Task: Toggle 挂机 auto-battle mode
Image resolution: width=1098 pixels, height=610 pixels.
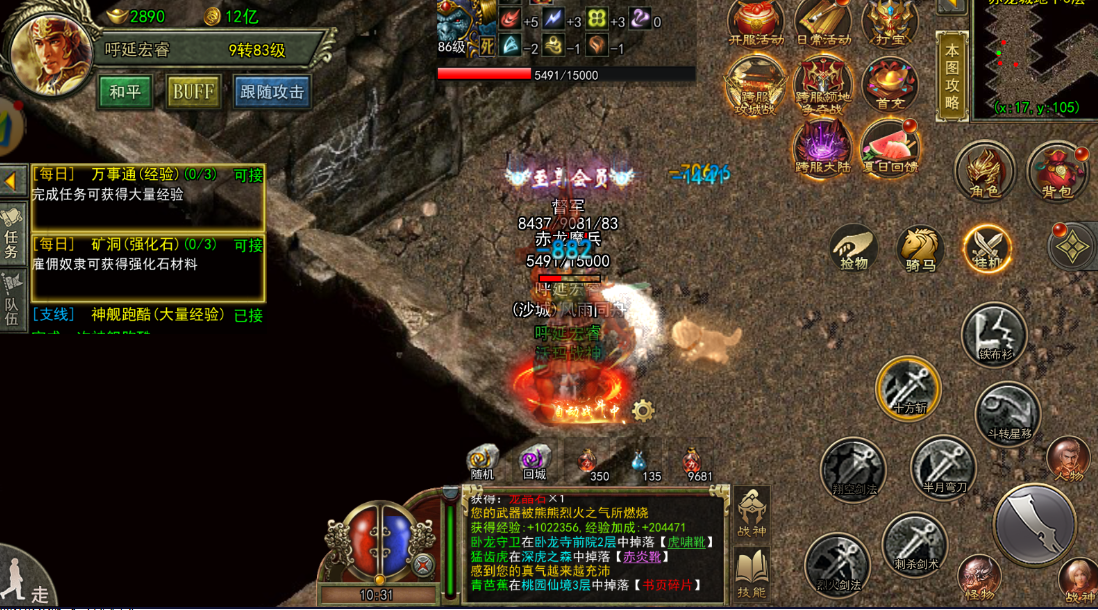Action: click(987, 249)
